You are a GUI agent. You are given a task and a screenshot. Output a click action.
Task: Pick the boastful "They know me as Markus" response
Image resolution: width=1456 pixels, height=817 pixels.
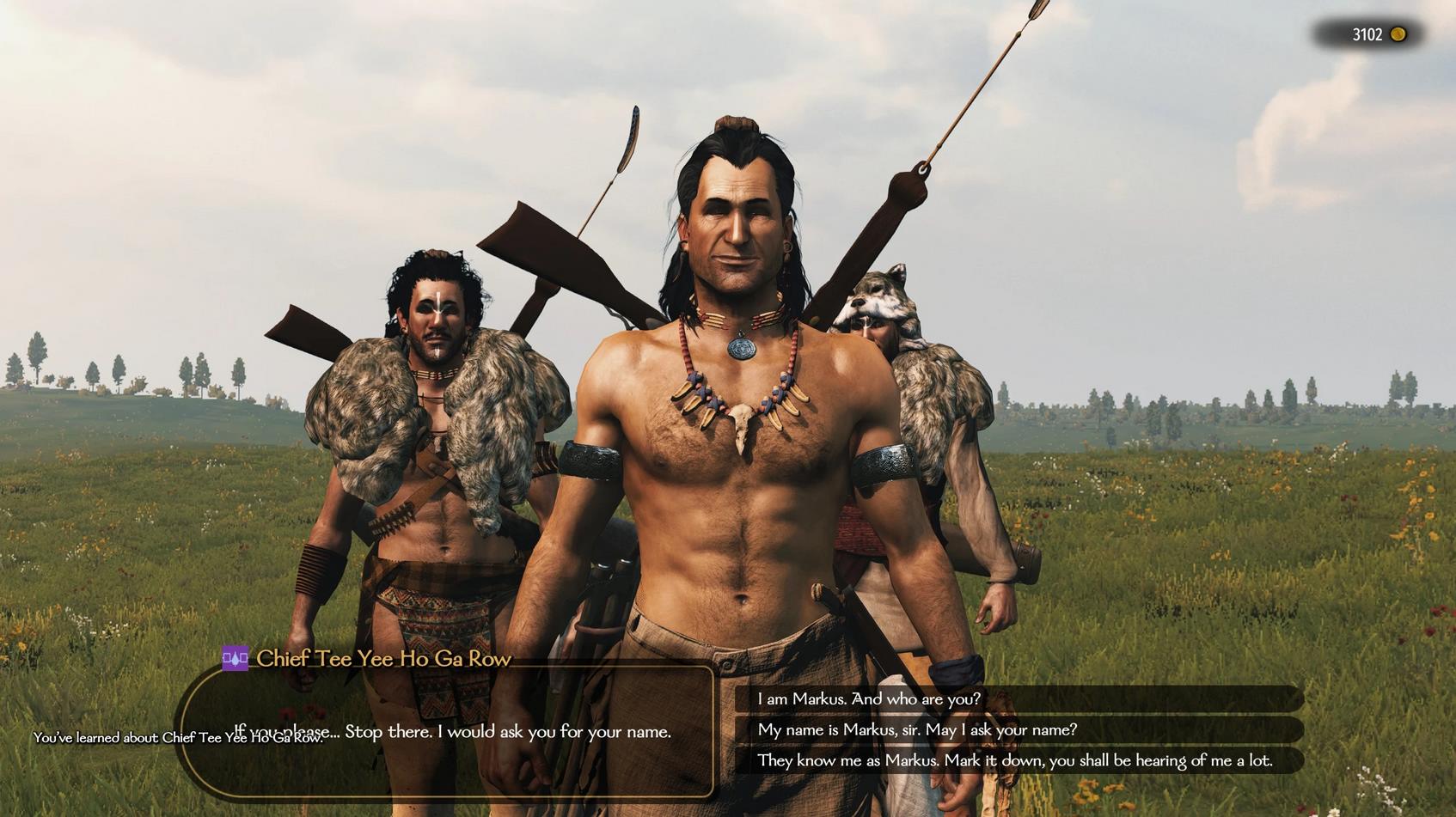click(1014, 761)
